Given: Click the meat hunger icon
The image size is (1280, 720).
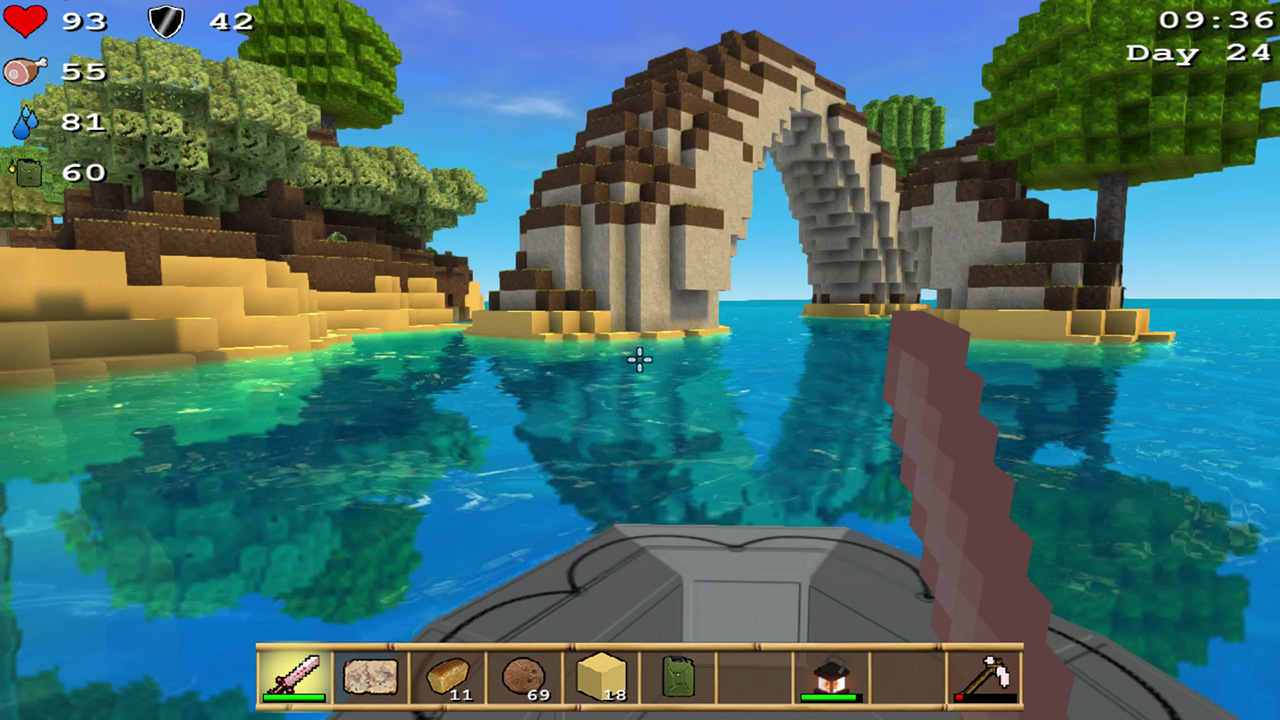Looking at the screenshot, I should [25, 70].
